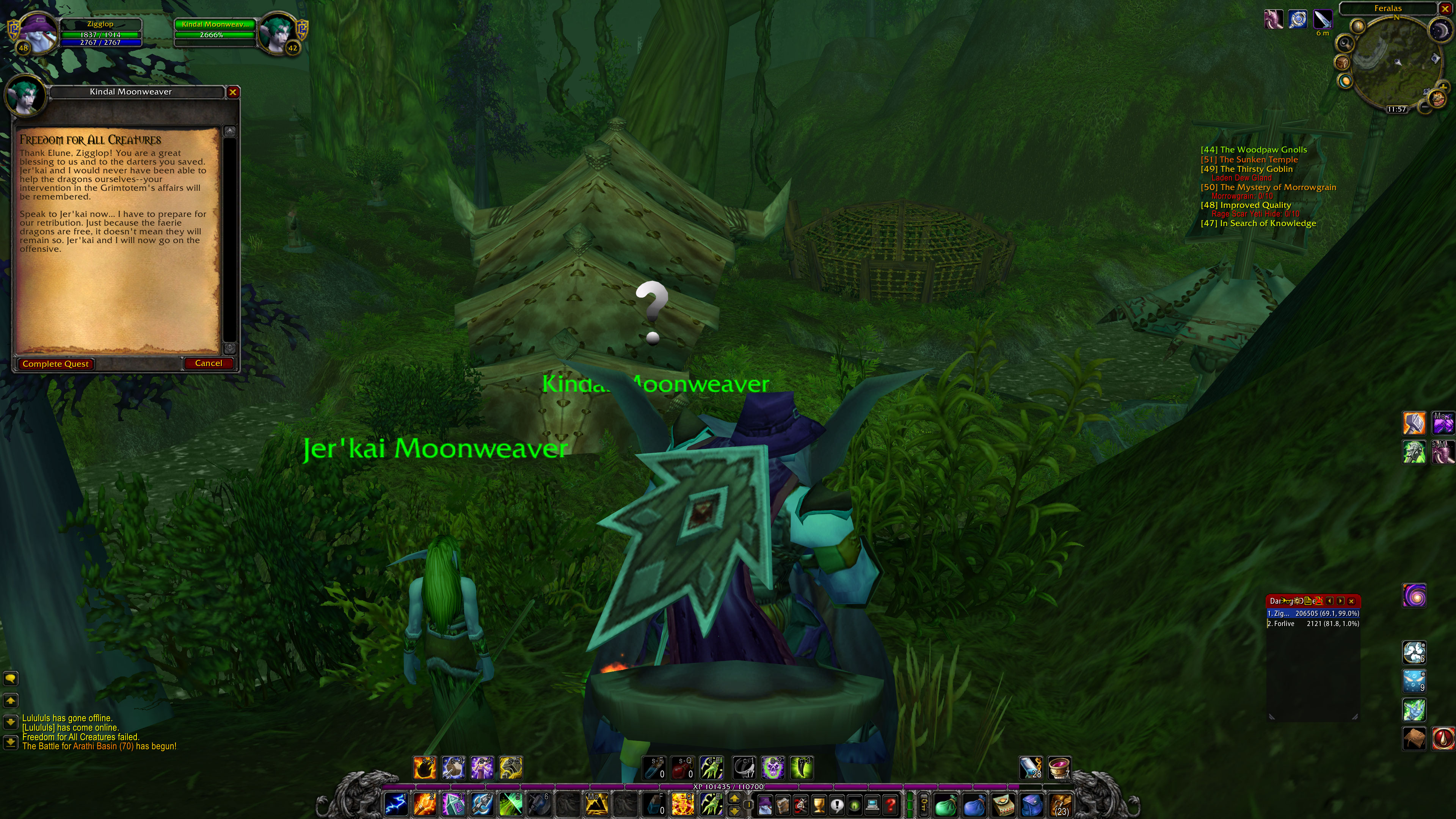The image size is (1456, 819).
Task: Open the Character Info micro menu icon
Action: point(765,806)
